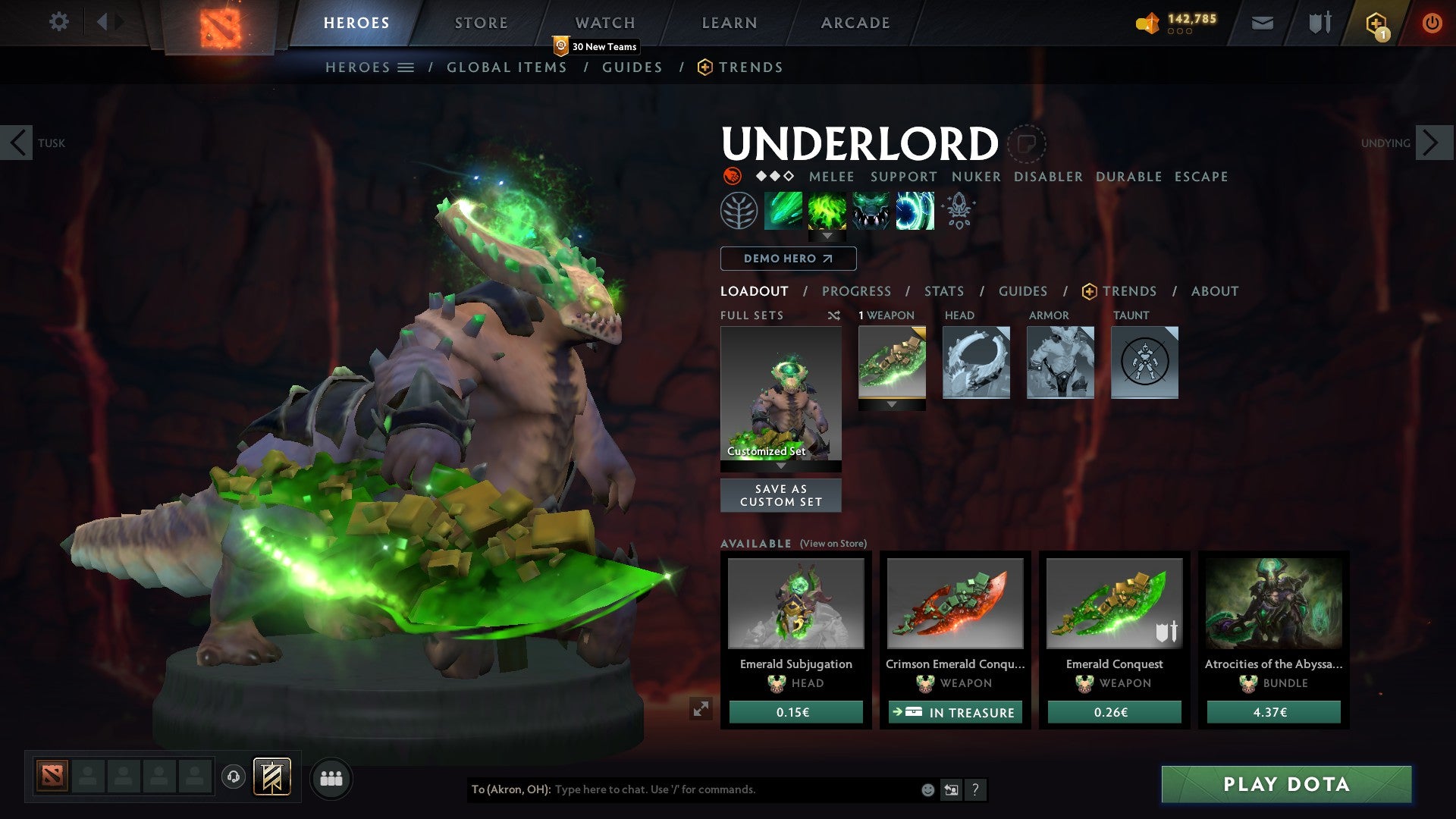
Task: Expand the third ability's dropdown arrow
Action: 827,237
